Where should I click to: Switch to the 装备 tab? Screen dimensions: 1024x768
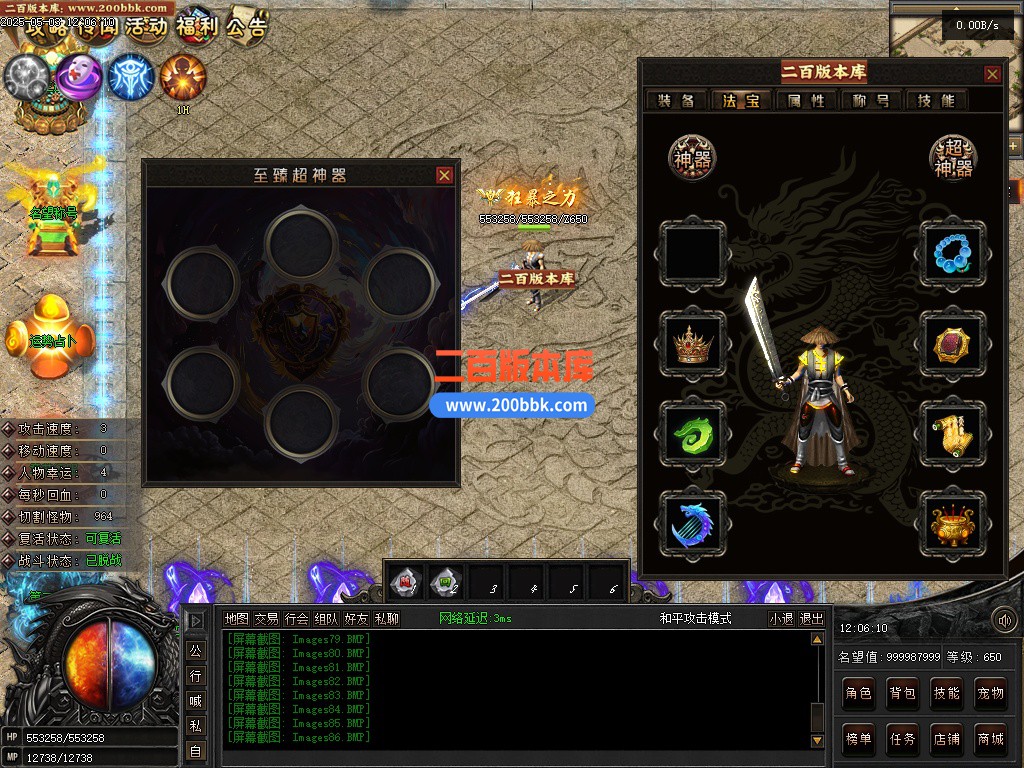click(677, 100)
